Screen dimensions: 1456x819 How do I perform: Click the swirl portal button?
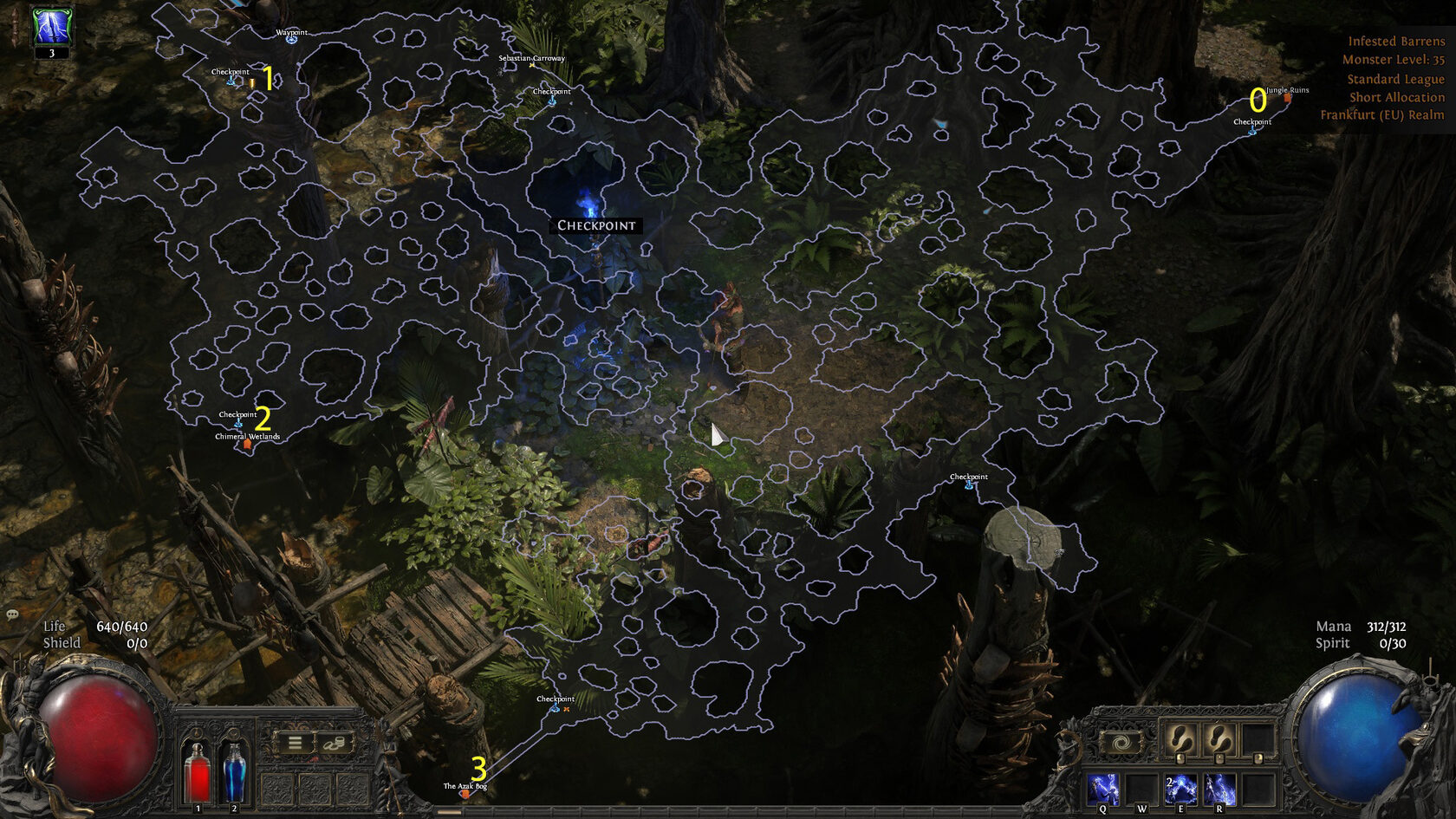coord(1121,743)
